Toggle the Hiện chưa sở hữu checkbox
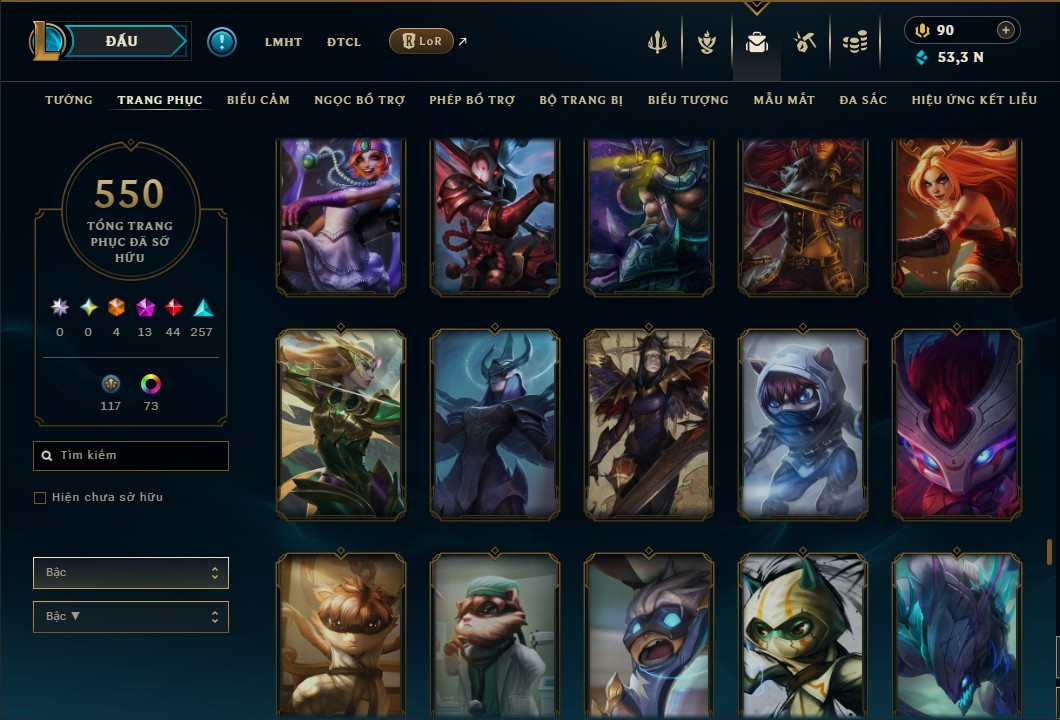This screenshot has height=720, width=1060. click(40, 498)
